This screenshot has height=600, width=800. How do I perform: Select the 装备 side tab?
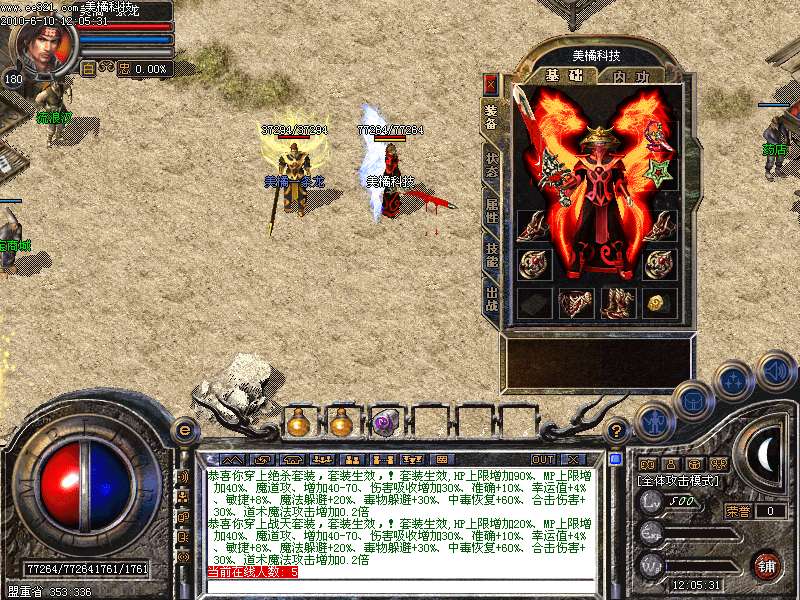(x=491, y=117)
